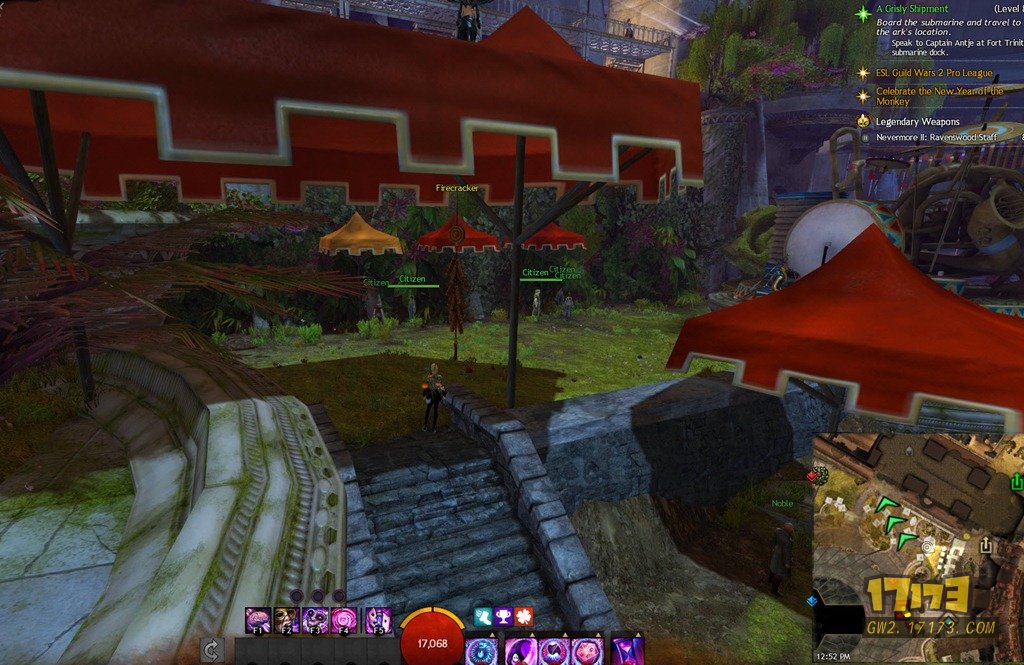Select the purple trophy buff icon
The width and height of the screenshot is (1024, 665).
[503, 617]
